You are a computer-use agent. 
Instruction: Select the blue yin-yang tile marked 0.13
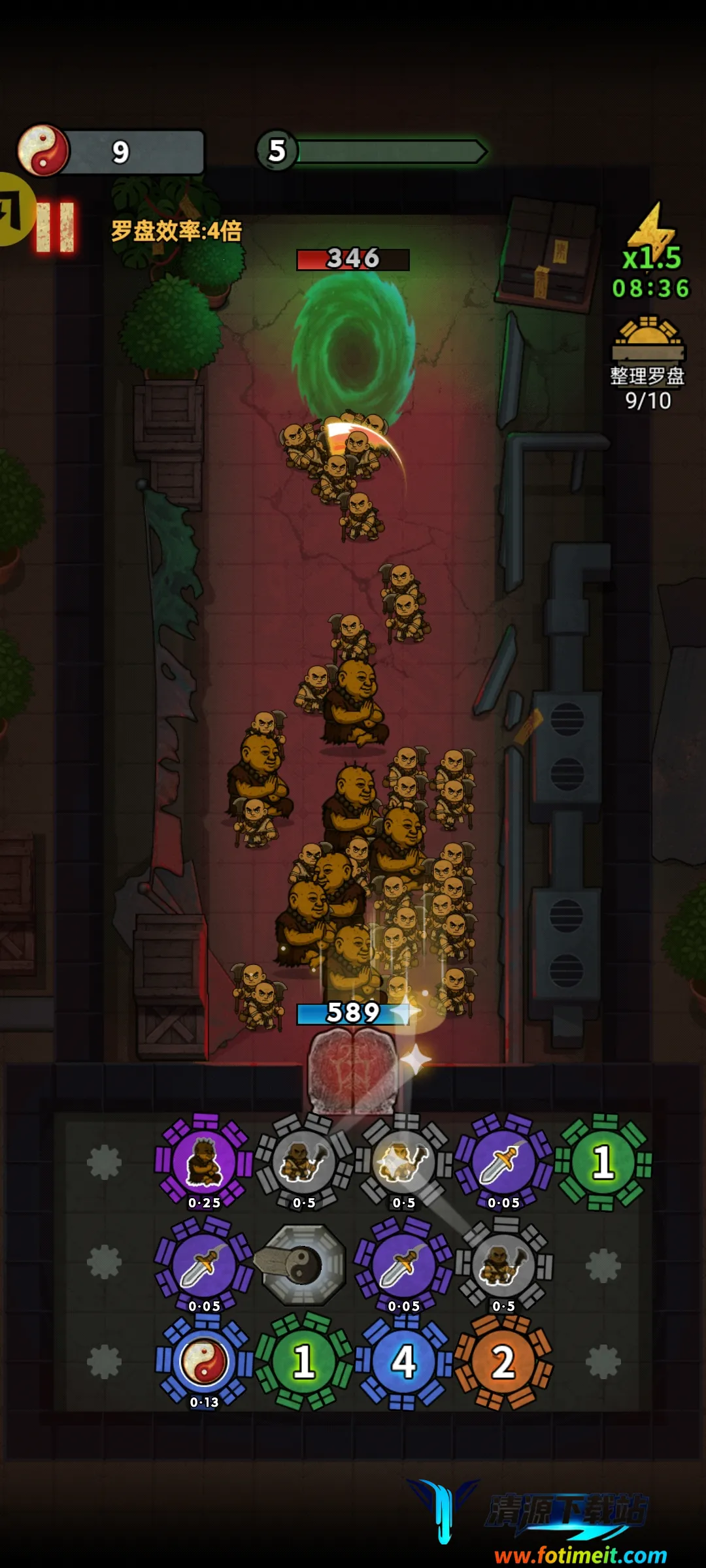tap(204, 1362)
